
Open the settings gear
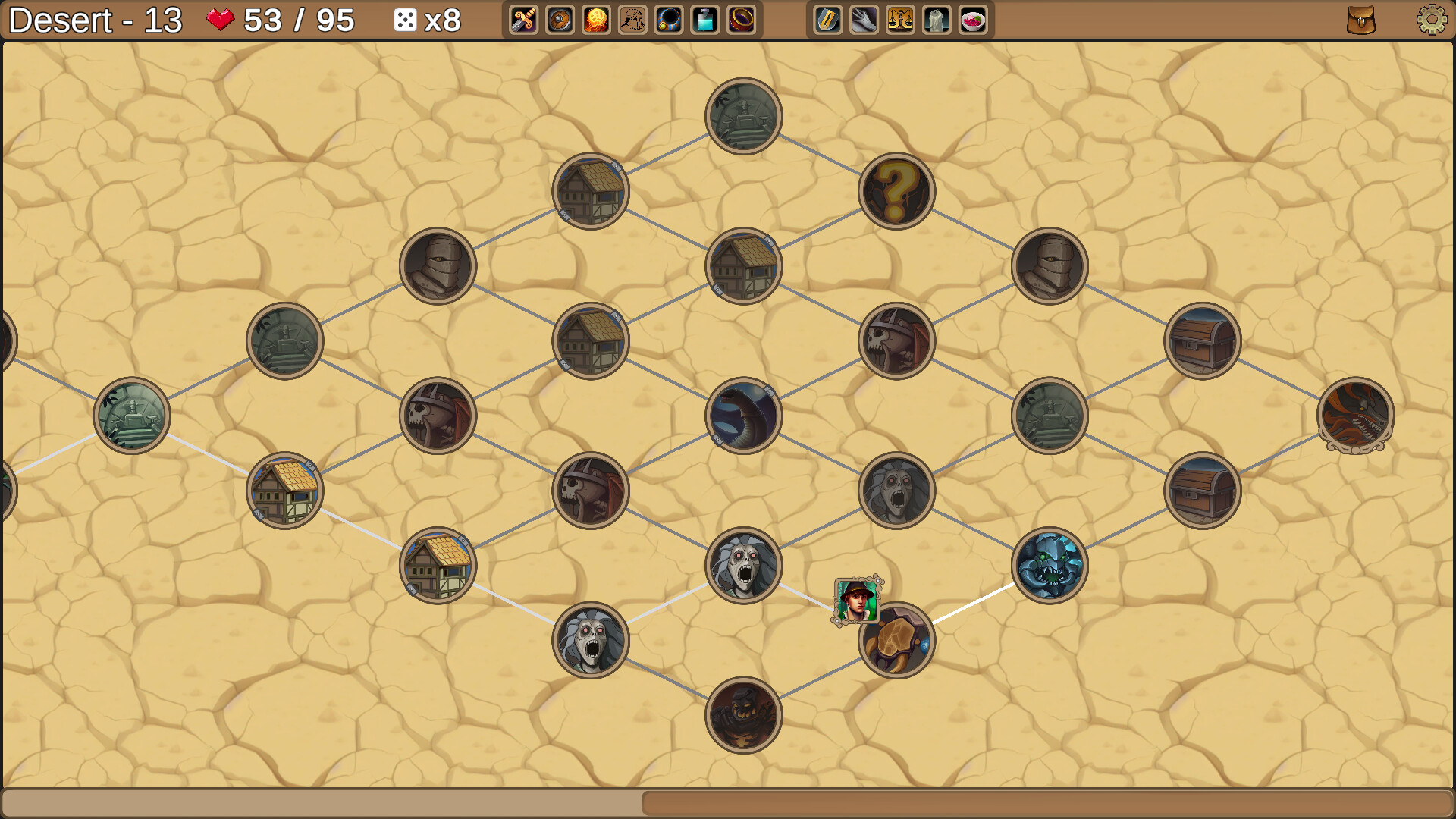1431,20
